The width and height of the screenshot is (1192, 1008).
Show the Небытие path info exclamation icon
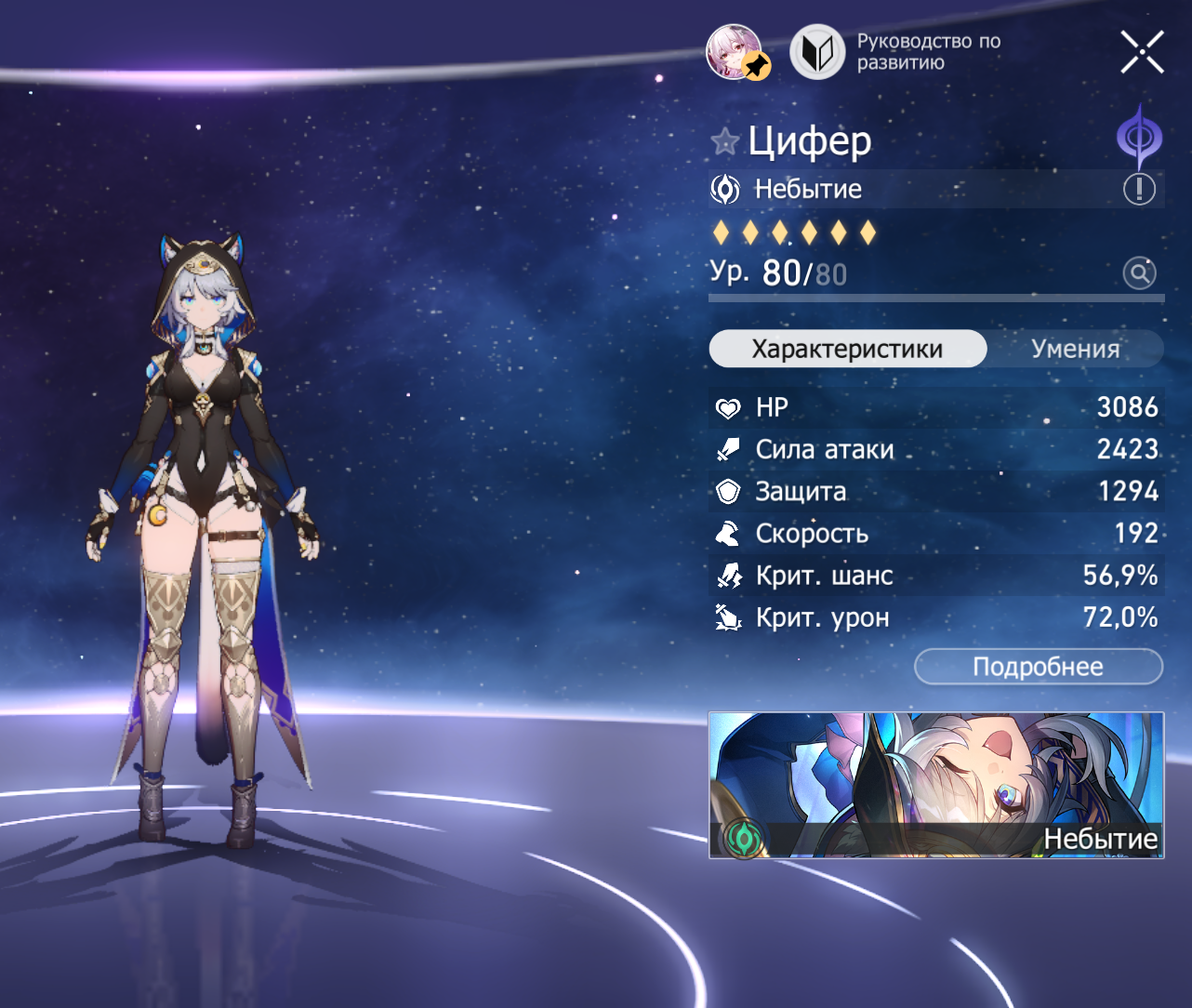1139,190
